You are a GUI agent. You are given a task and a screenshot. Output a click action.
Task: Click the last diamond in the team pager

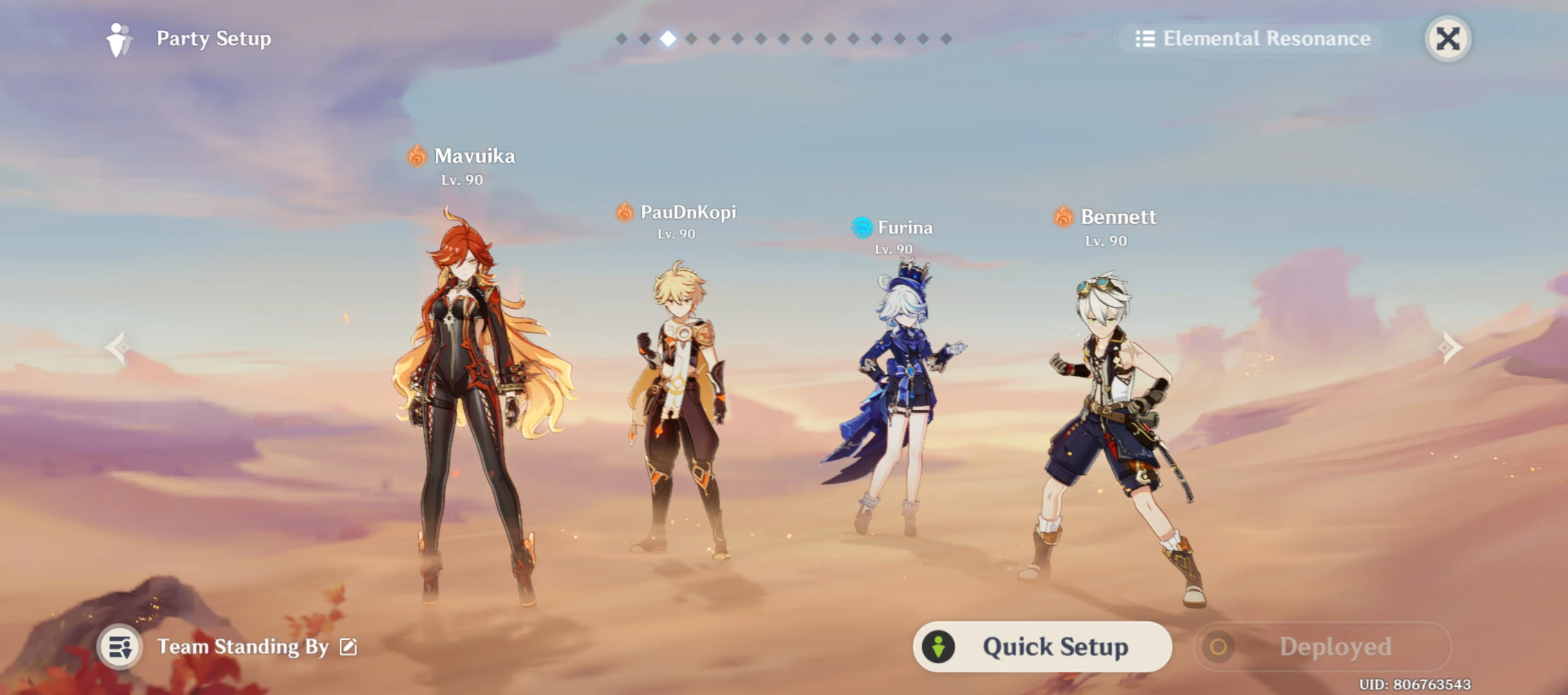947,39
